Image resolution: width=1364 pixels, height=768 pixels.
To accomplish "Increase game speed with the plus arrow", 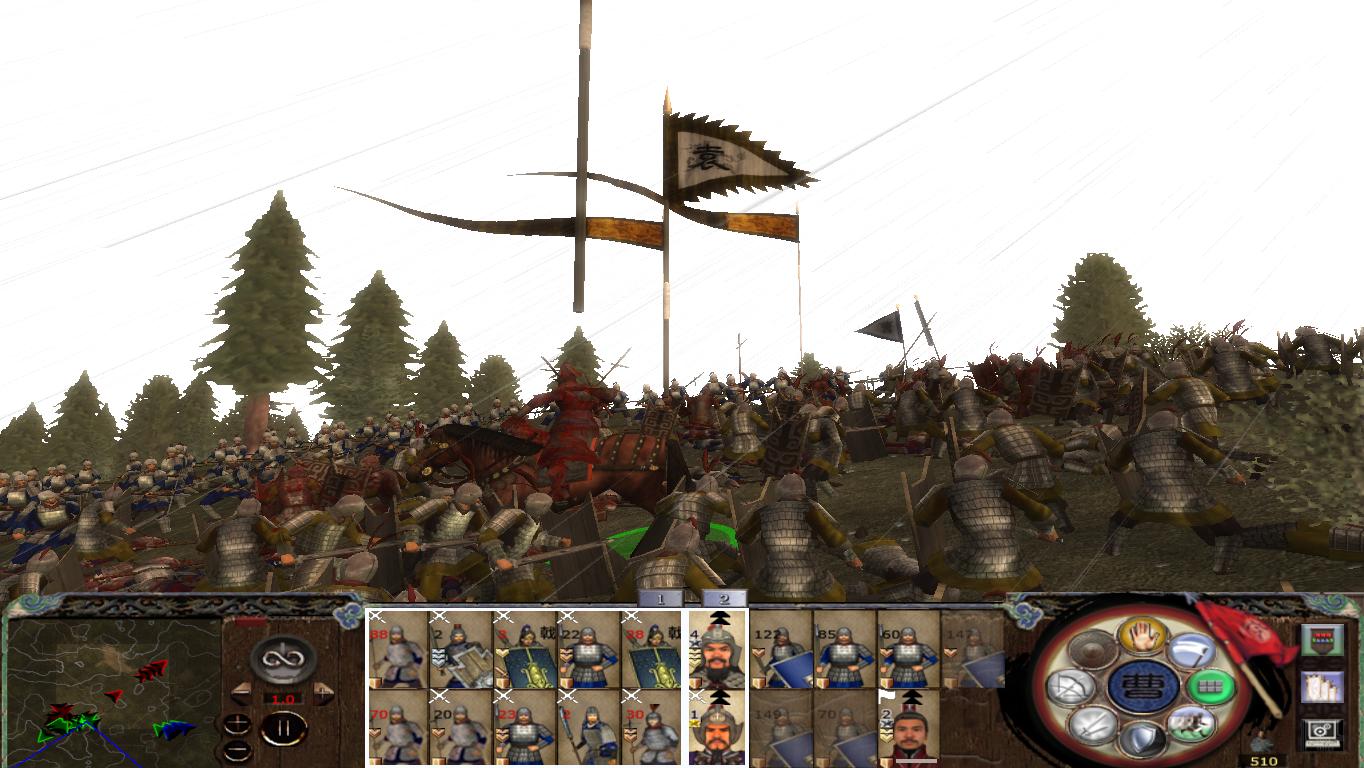I will click(x=323, y=693).
